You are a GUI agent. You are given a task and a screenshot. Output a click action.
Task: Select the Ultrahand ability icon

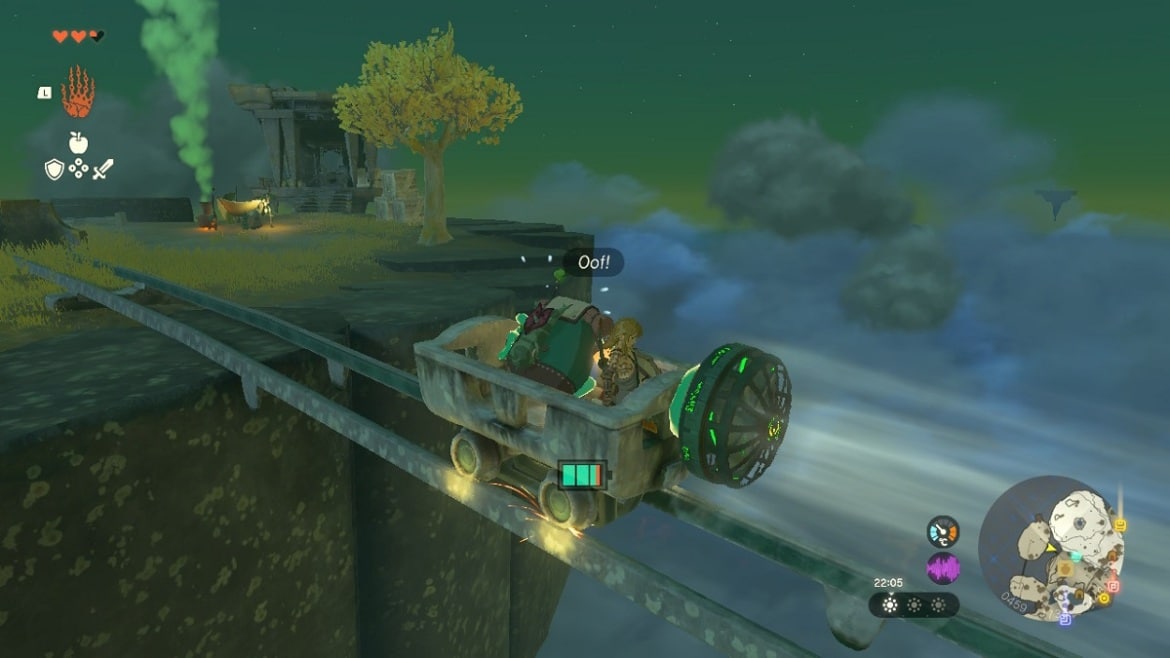point(77,92)
